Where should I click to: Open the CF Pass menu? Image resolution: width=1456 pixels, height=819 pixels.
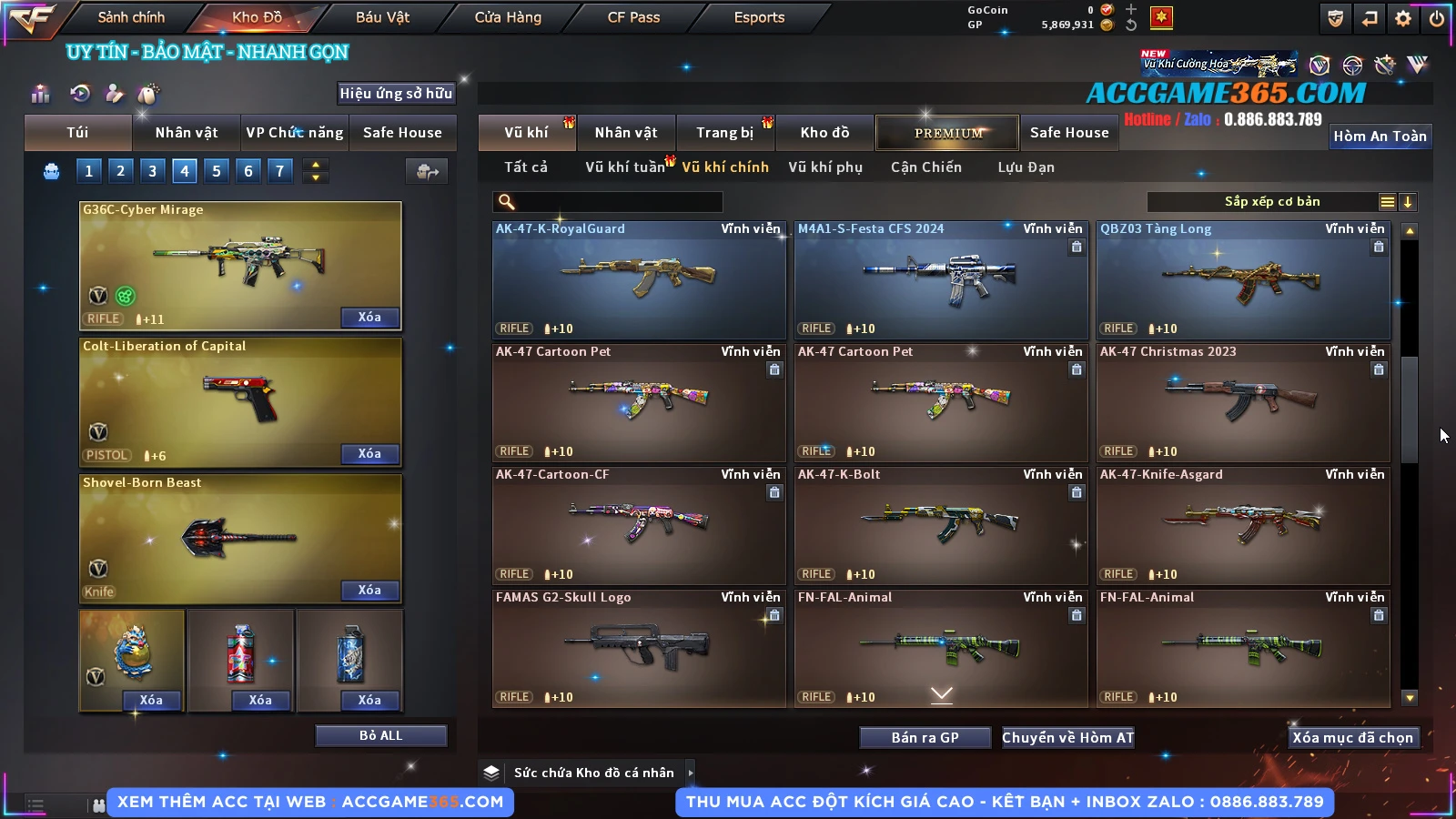[x=633, y=17]
